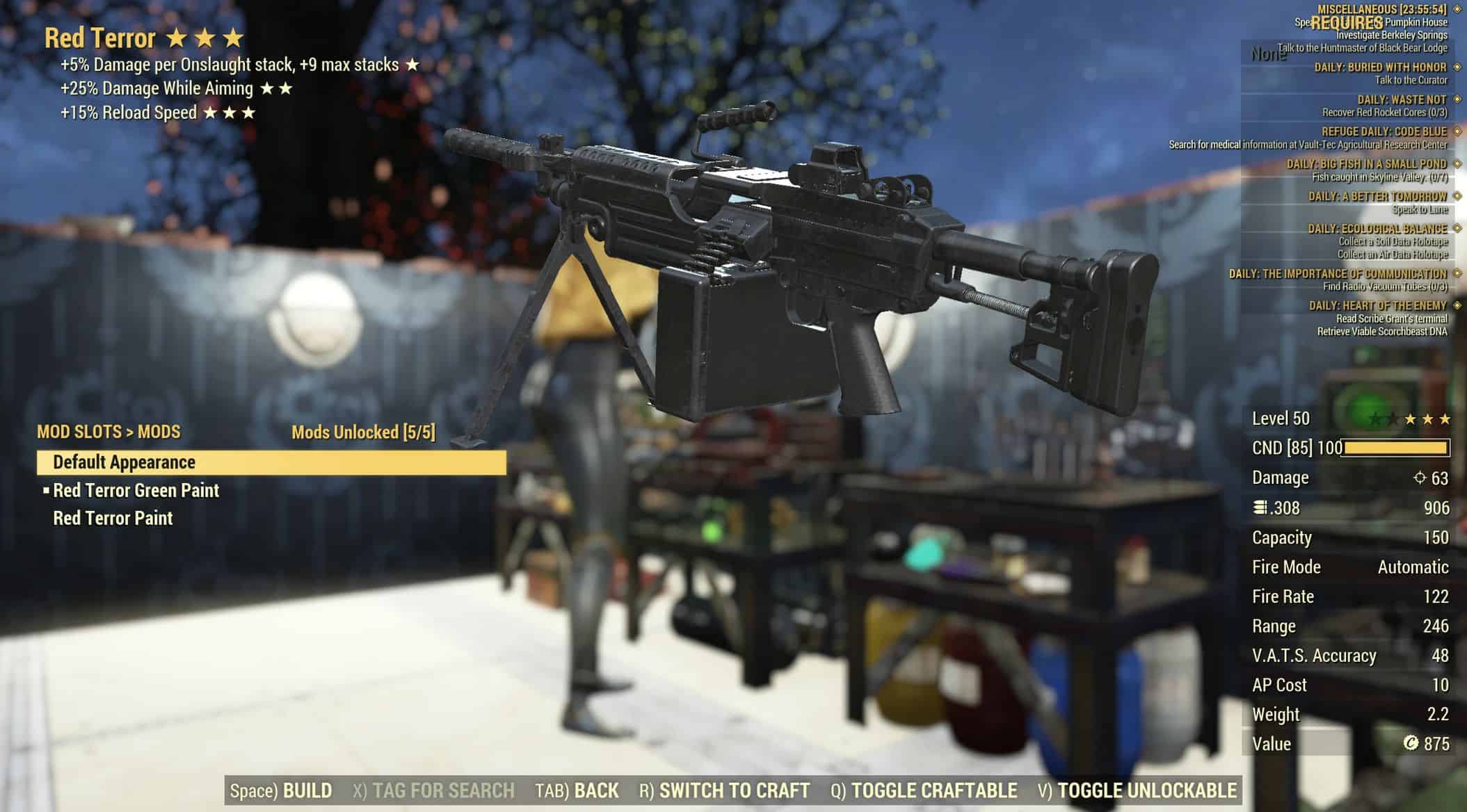Pick the Red Terror Paint option
Image resolution: width=1467 pixels, height=812 pixels.
point(113,519)
